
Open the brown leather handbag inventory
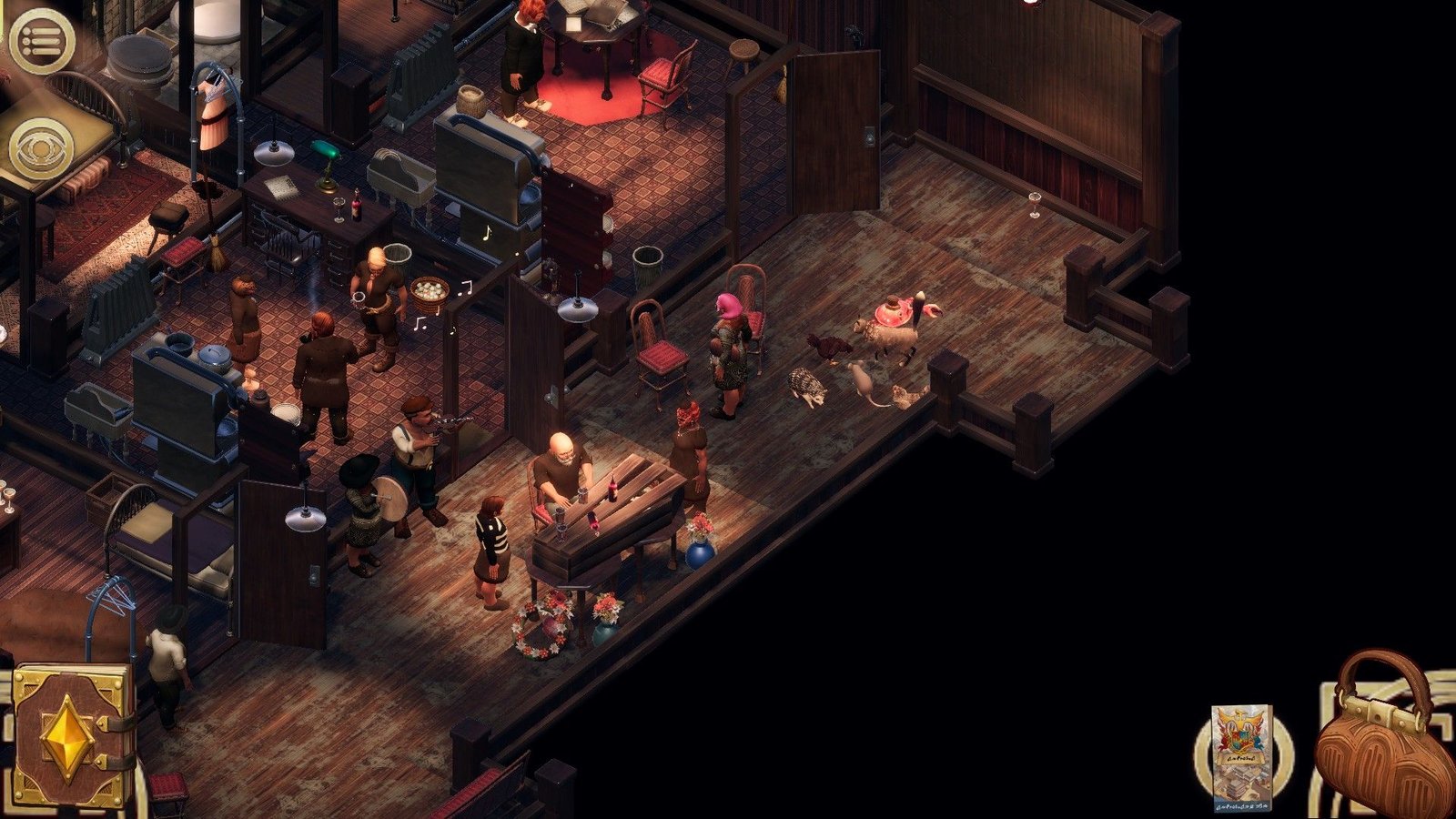click(x=1381, y=739)
